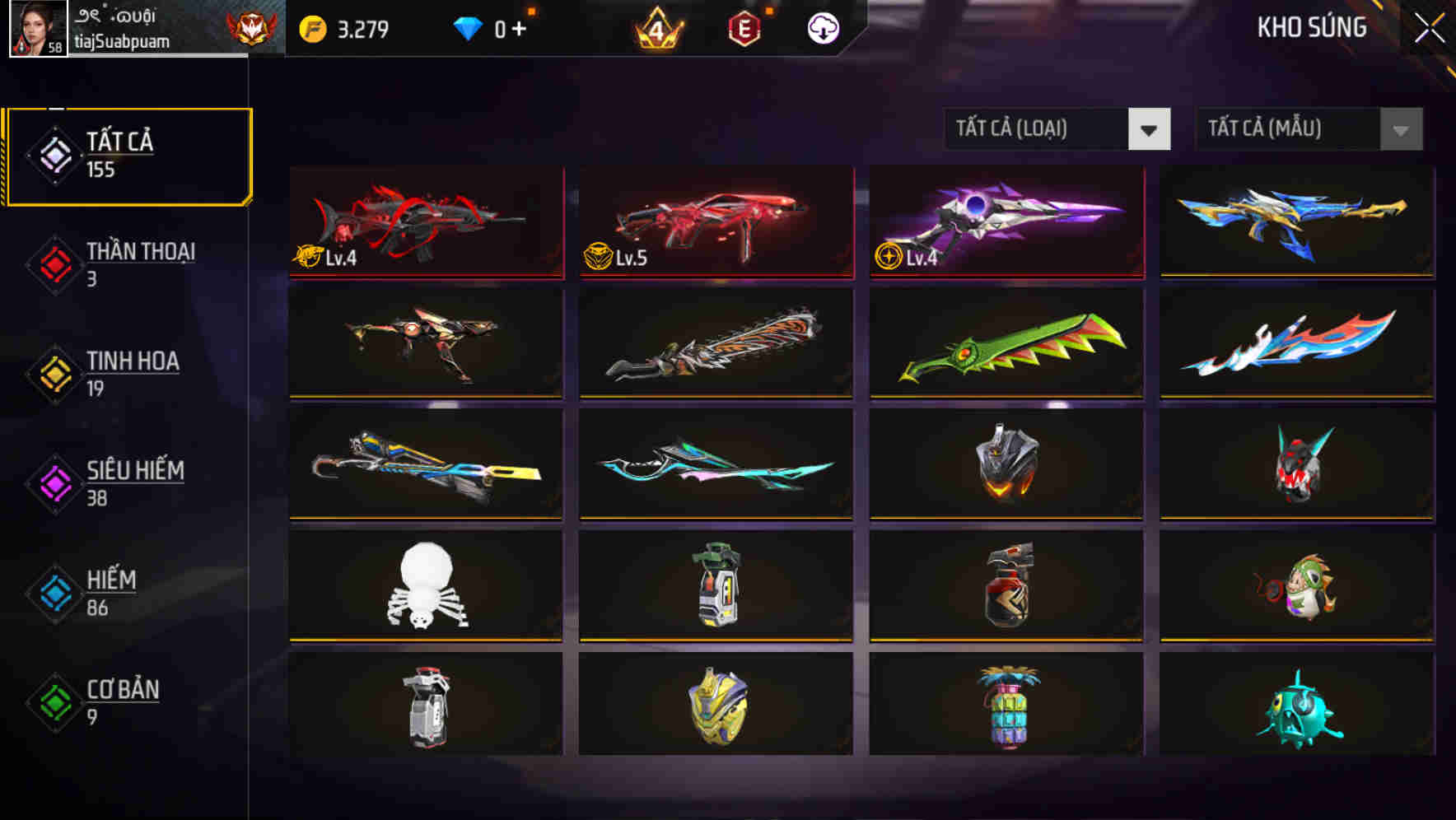Viewport: 1456px width, 820px height.
Task: Select the white spider backpack item
Action: 424,586
